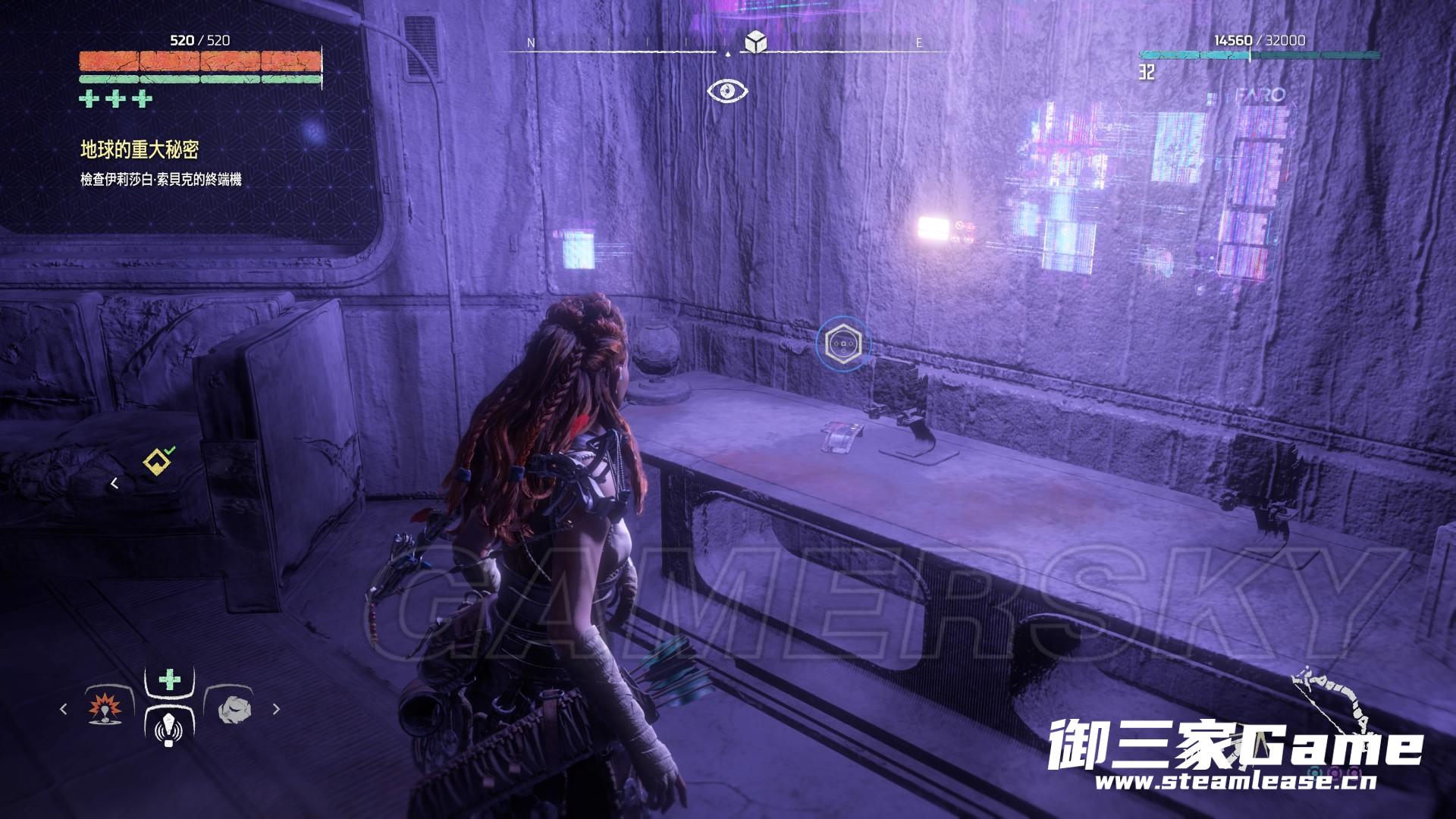Click the cube quest marker on compass

click(x=755, y=42)
